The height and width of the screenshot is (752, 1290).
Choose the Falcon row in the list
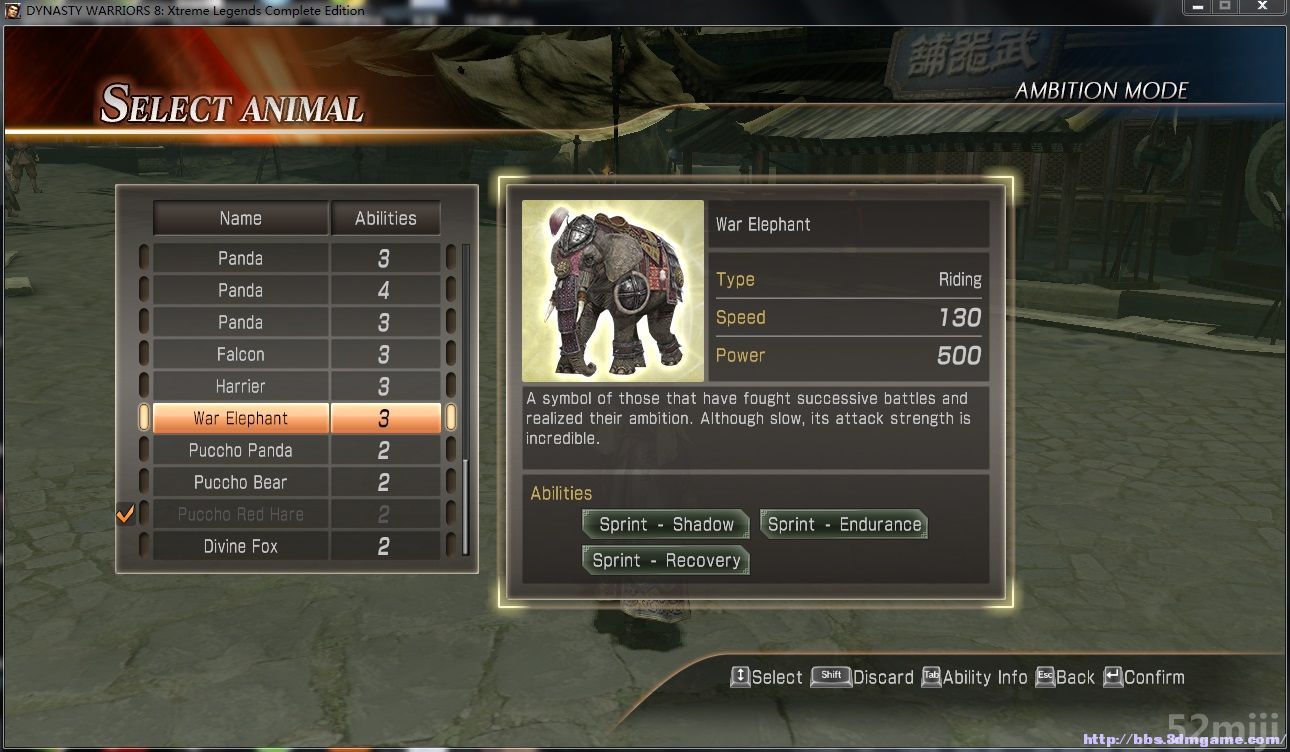pos(241,355)
